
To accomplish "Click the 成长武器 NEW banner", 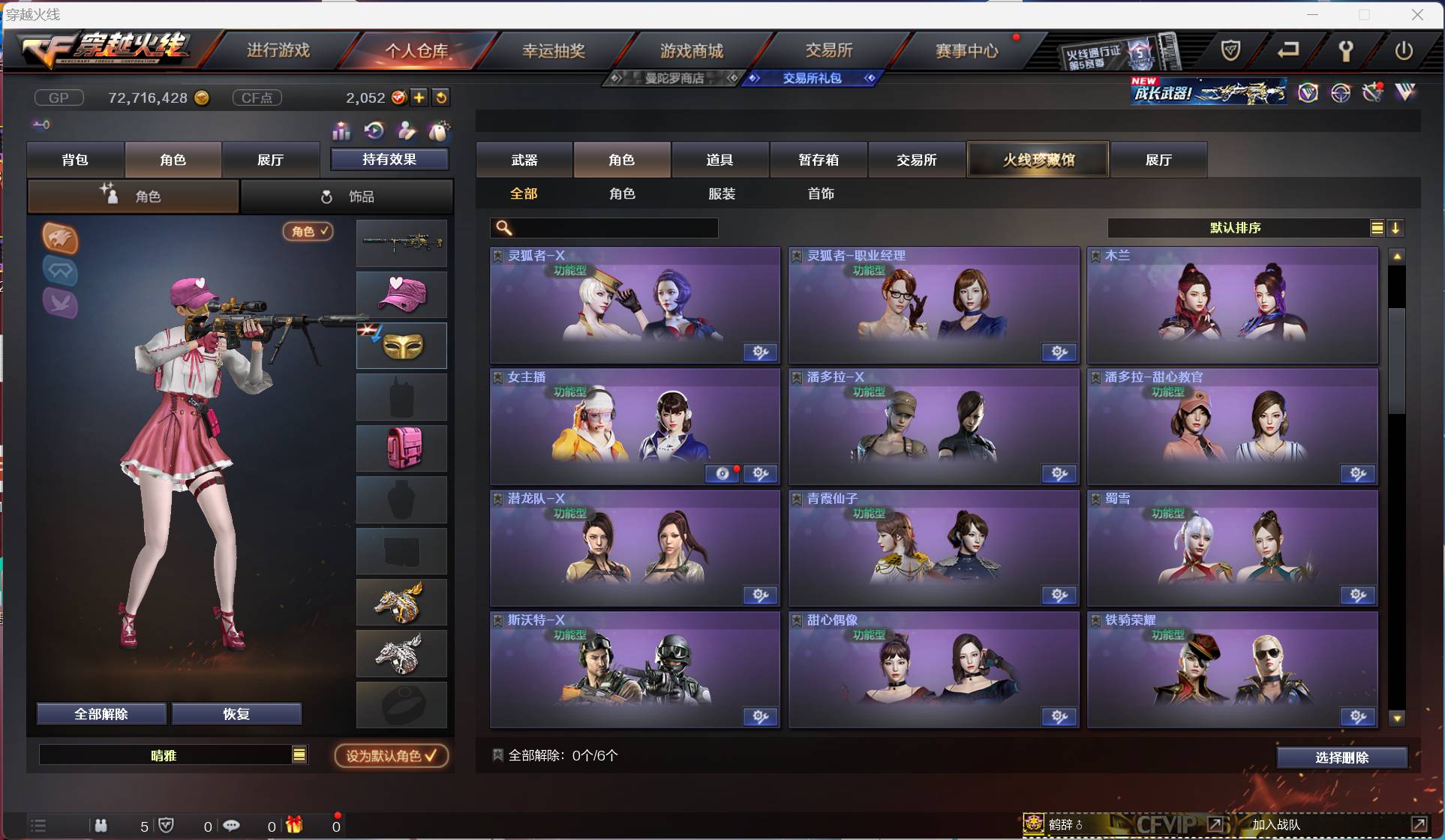I will pyautogui.click(x=1208, y=91).
